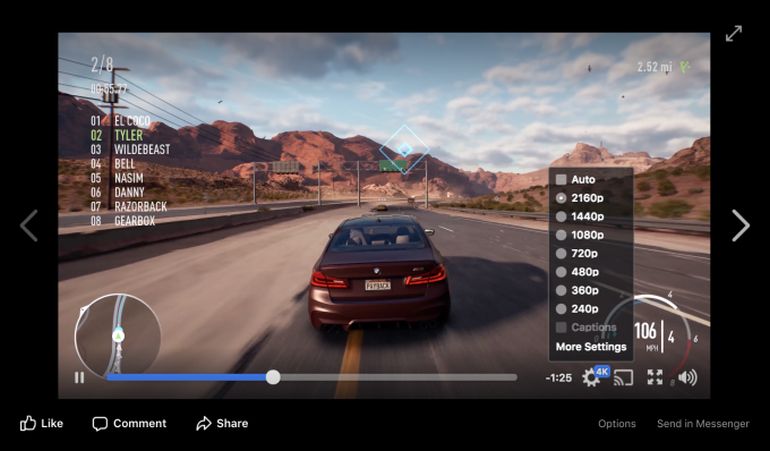Click the circular minimap
The image size is (770, 451).
point(118,334)
